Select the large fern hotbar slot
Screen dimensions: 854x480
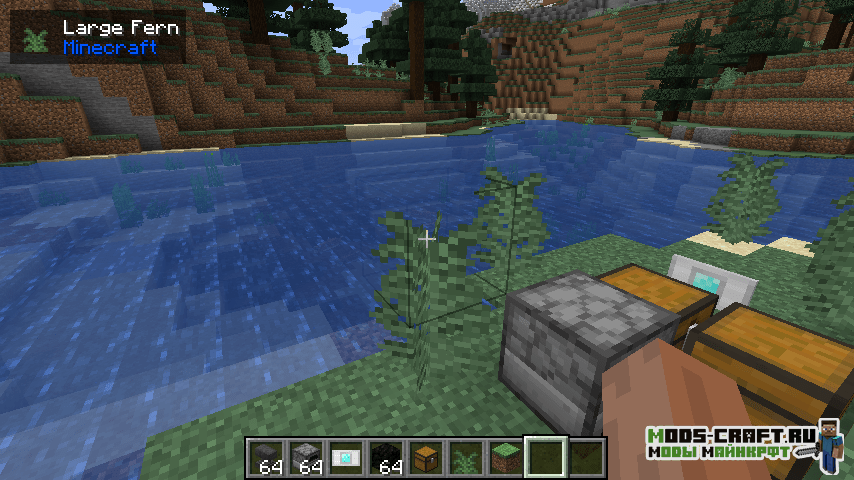click(465, 457)
